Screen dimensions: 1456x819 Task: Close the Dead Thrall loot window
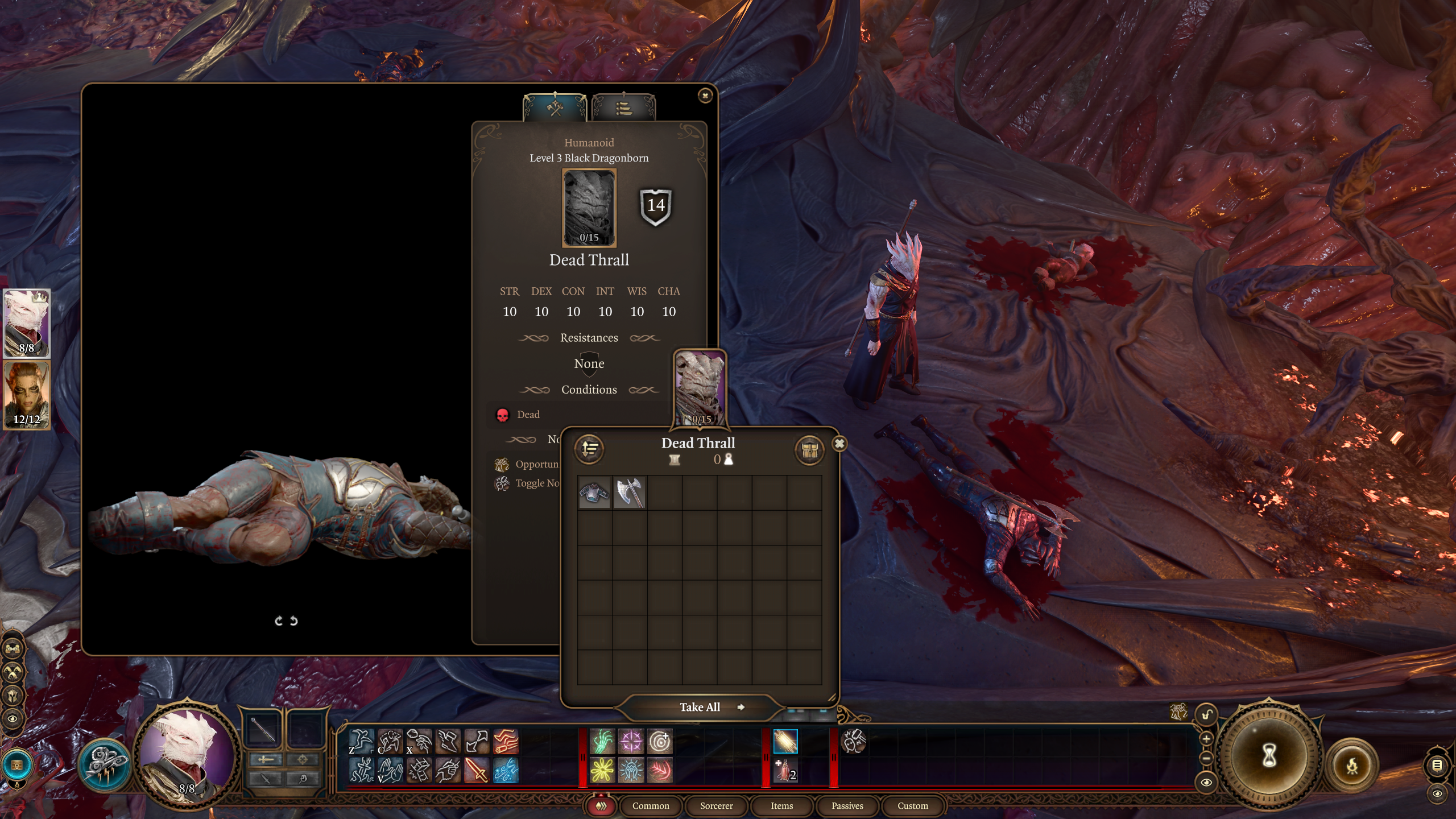click(839, 444)
